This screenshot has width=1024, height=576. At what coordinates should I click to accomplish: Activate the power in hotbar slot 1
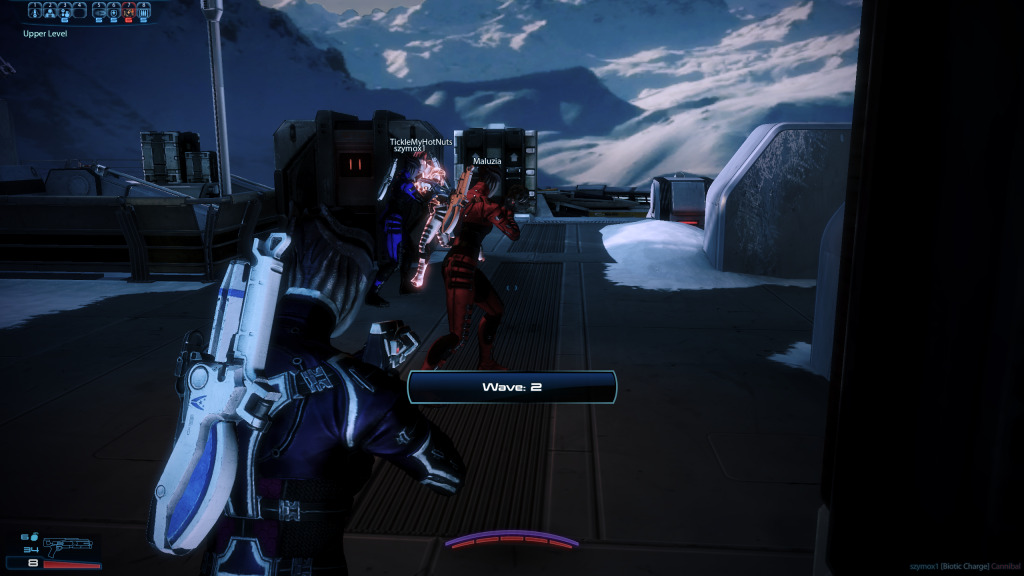[x=35, y=13]
